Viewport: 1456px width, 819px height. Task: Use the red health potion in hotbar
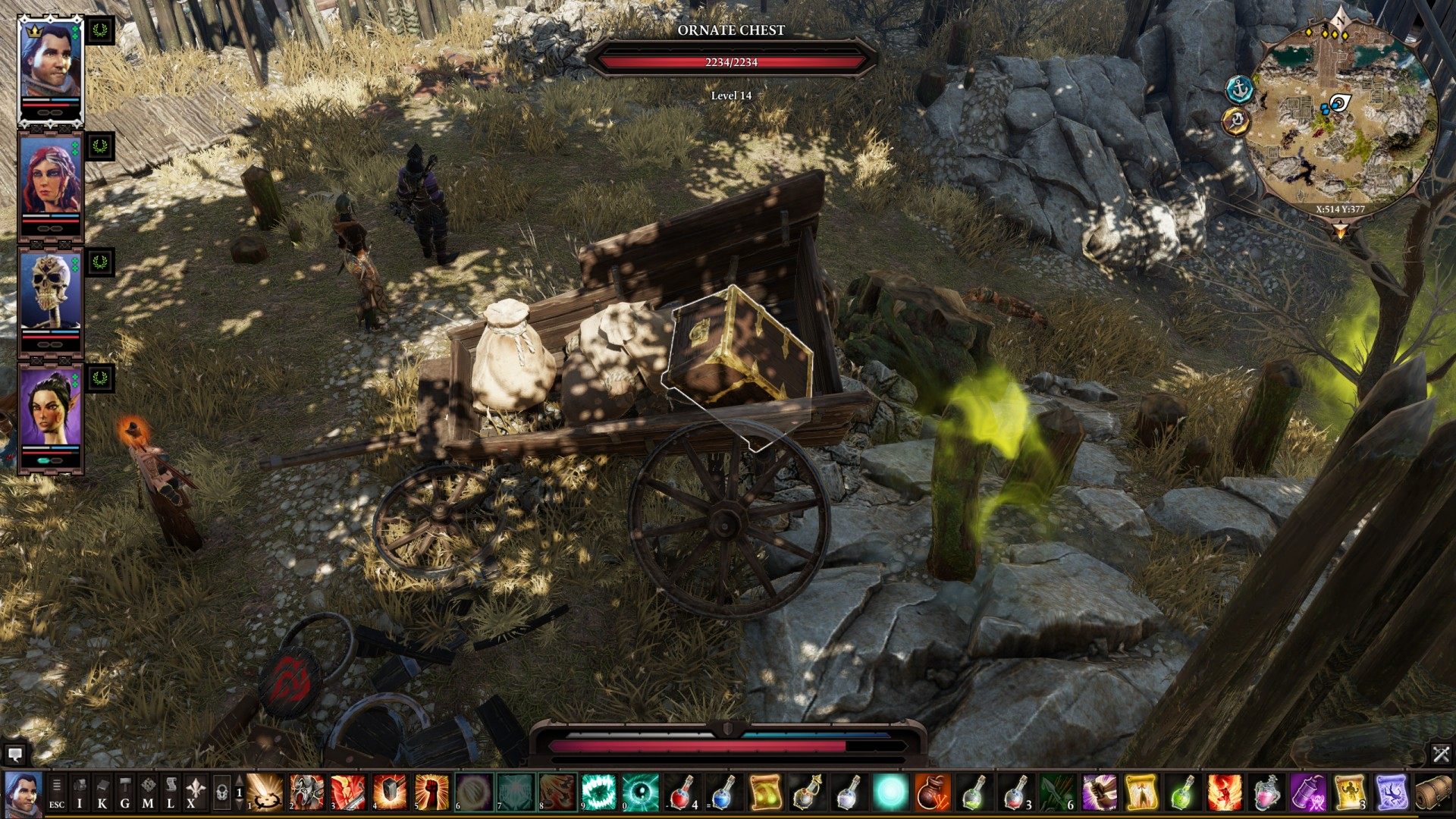tap(682, 792)
